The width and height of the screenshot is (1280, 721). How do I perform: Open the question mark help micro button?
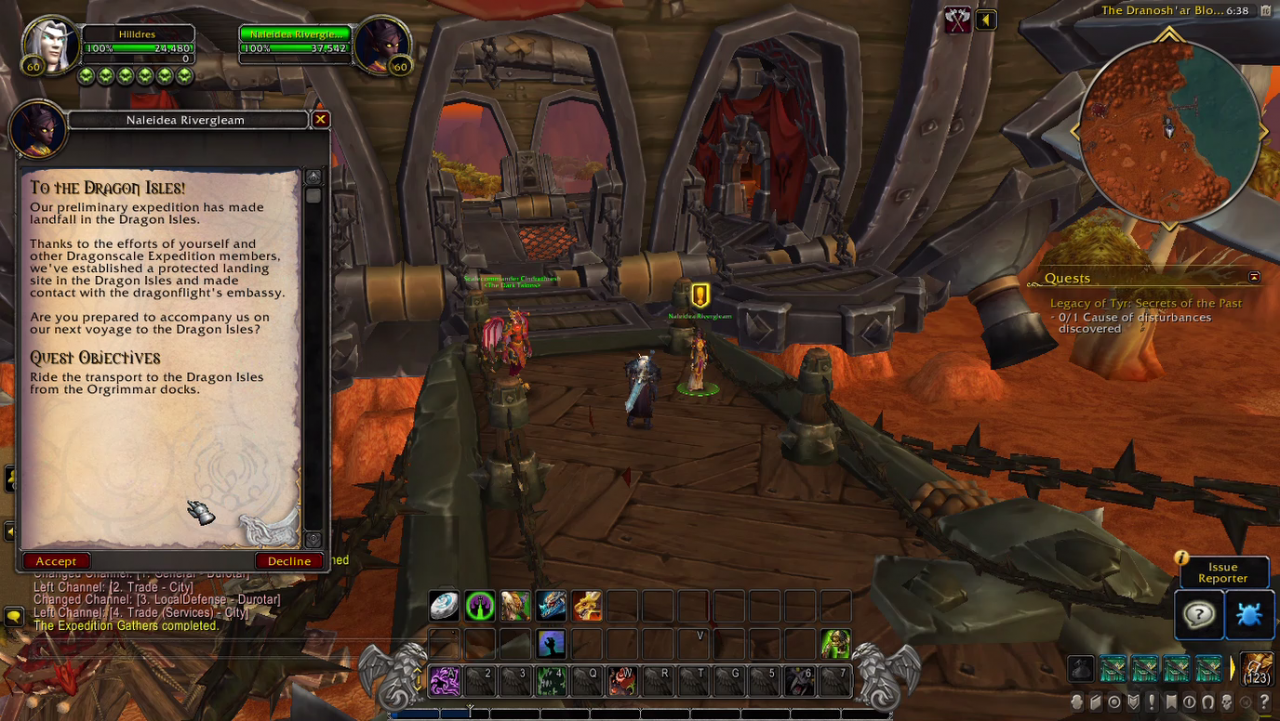click(x=1263, y=702)
